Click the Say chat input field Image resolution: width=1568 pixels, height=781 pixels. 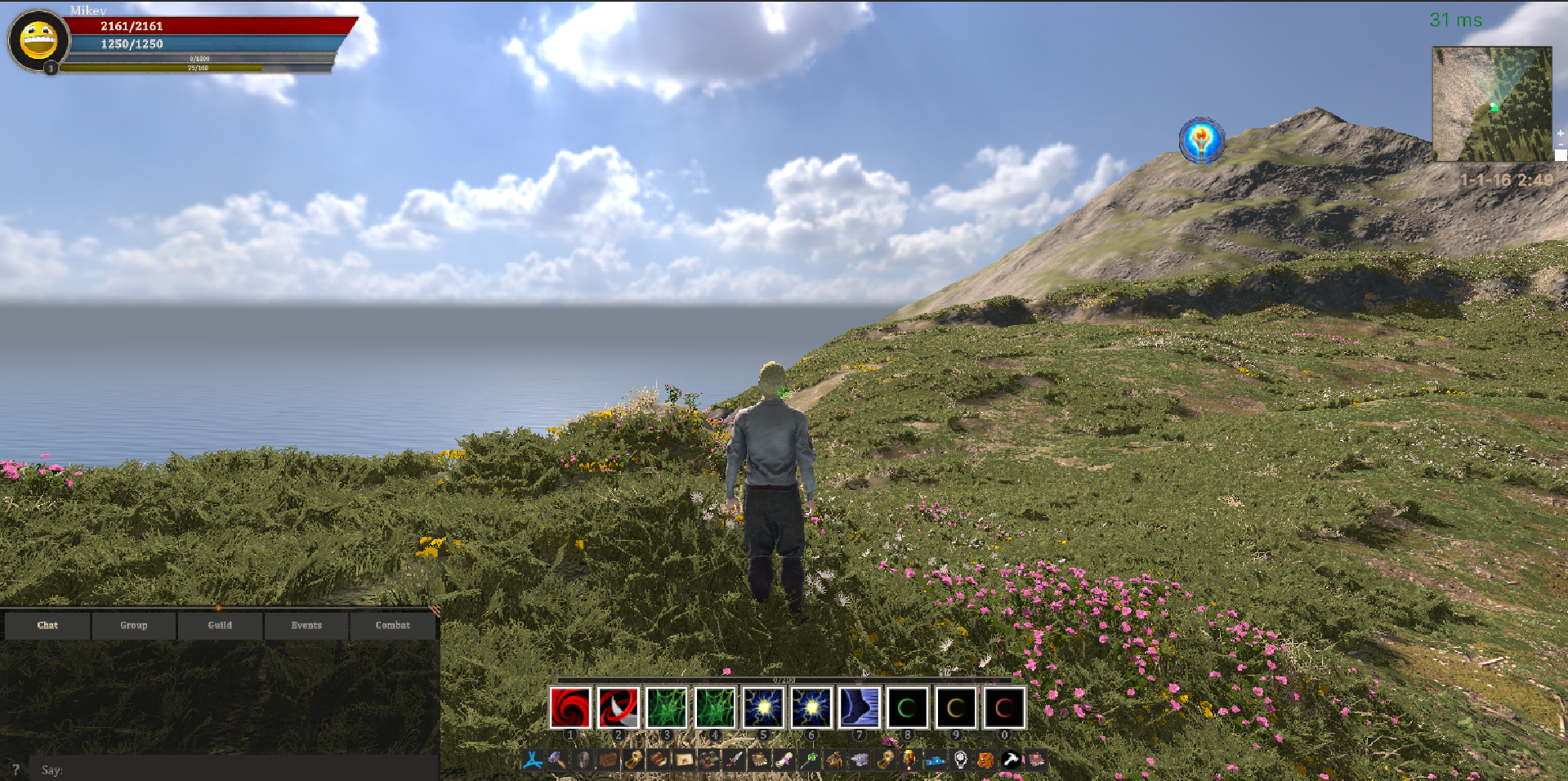pos(233,770)
